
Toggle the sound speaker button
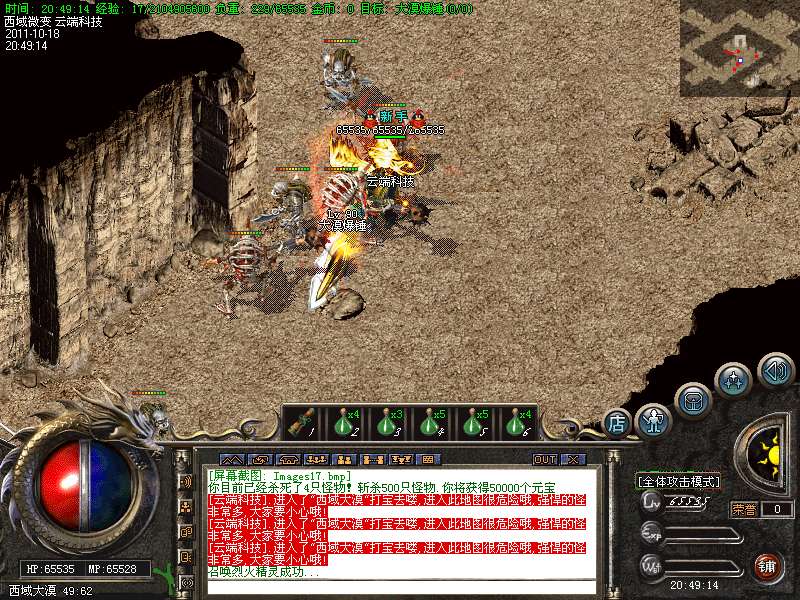775,371
